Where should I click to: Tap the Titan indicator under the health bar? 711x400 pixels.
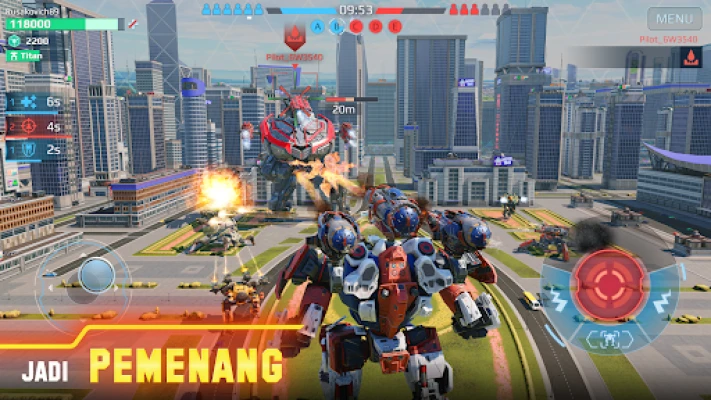pos(30,59)
